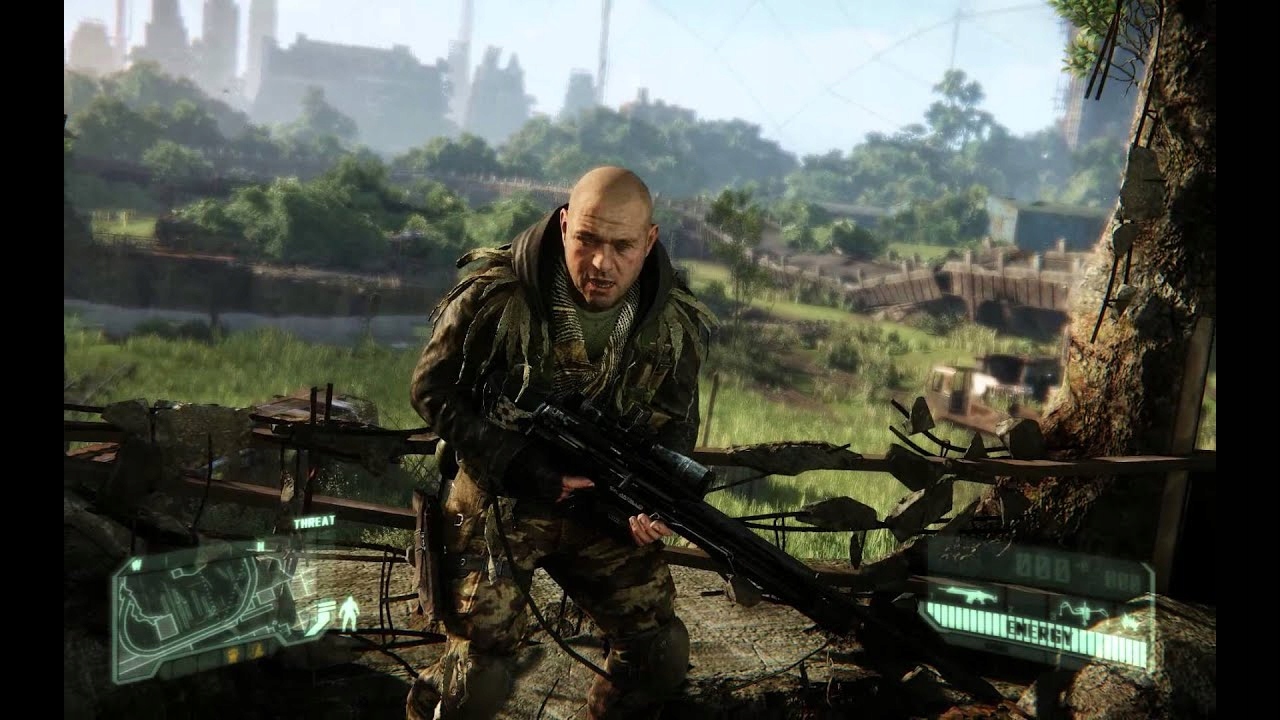This screenshot has height=720, width=1280.
Task: Select the assault rifle icon on the ammo display
Action: tap(969, 596)
